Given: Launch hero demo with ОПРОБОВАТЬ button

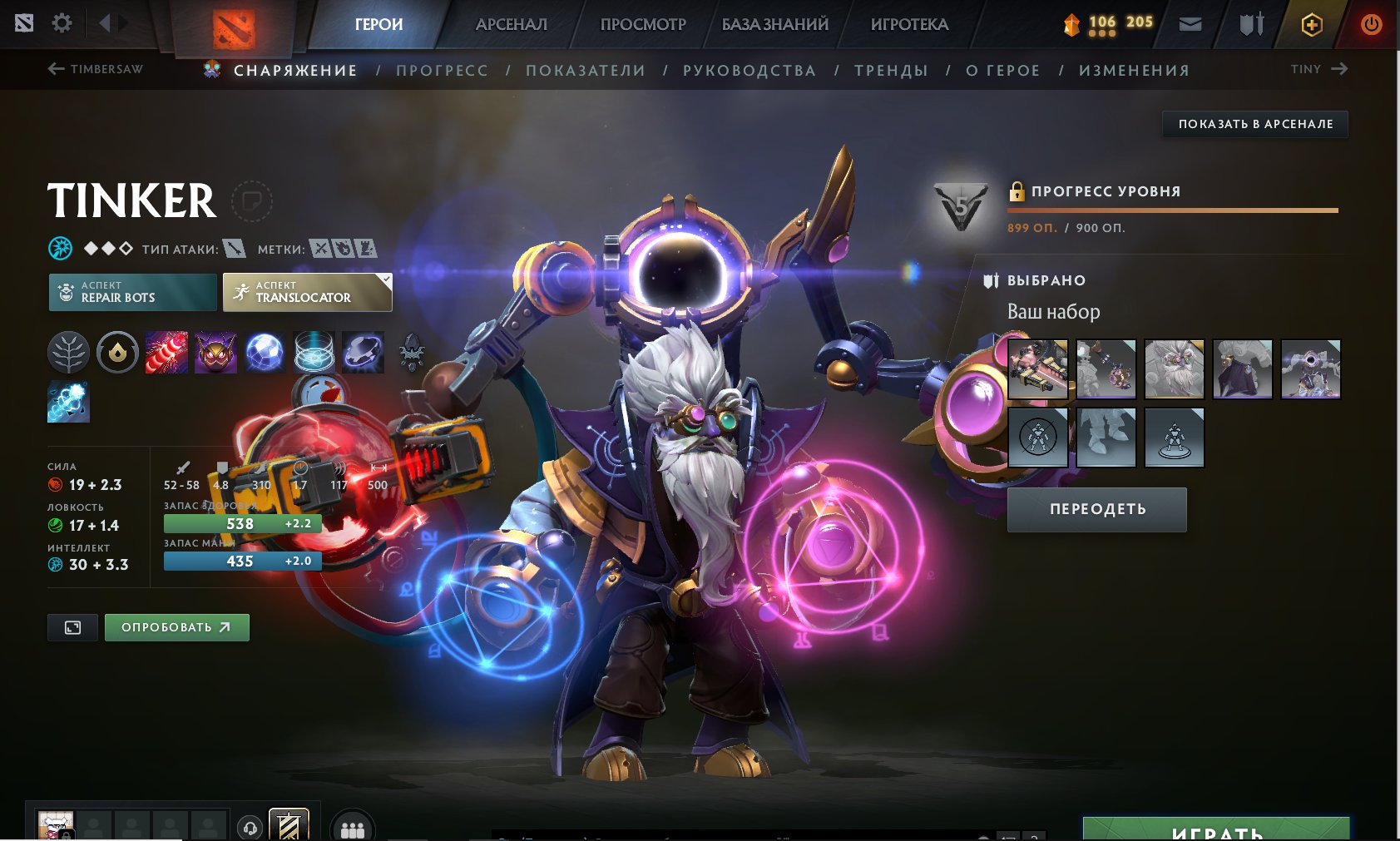Looking at the screenshot, I should [176, 627].
